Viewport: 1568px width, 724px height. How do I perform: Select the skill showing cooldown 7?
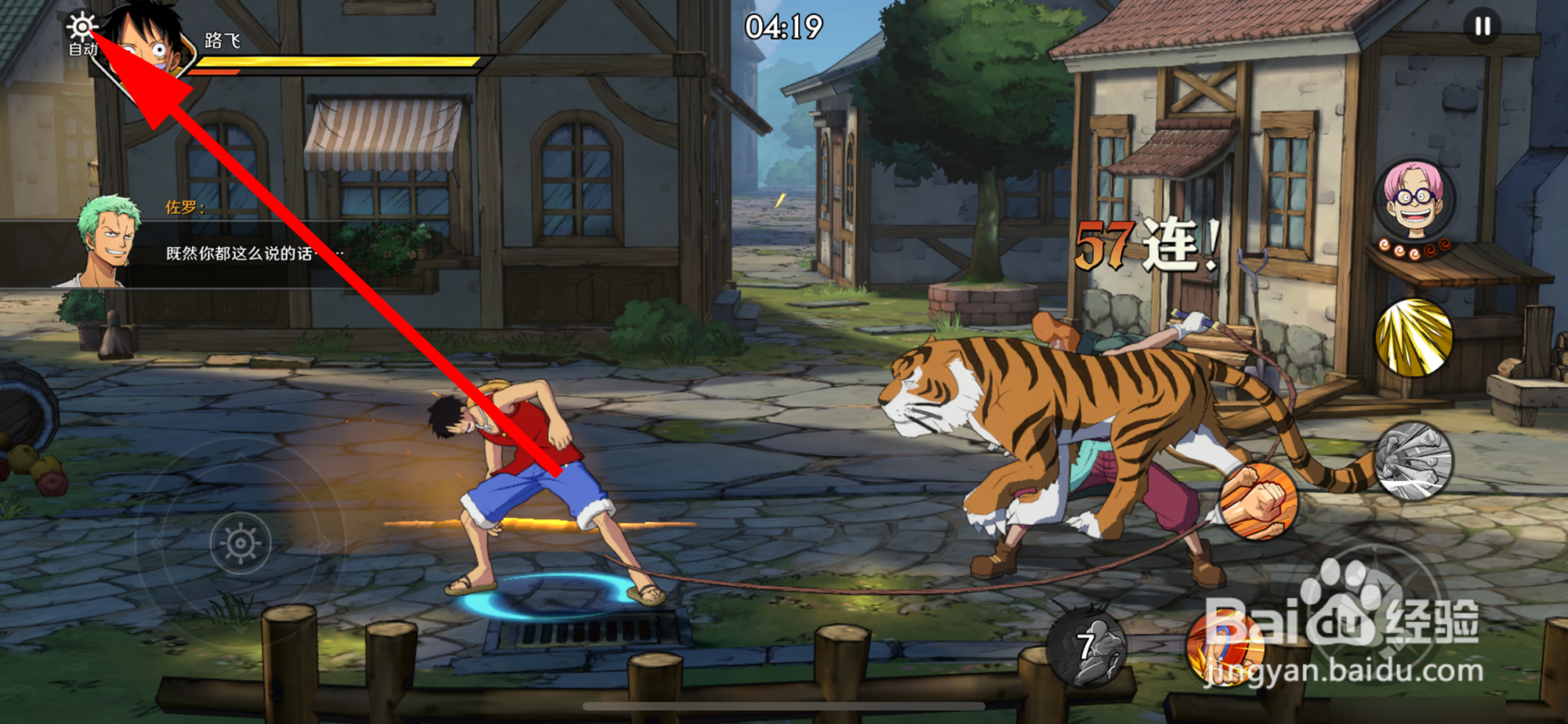tap(1088, 647)
